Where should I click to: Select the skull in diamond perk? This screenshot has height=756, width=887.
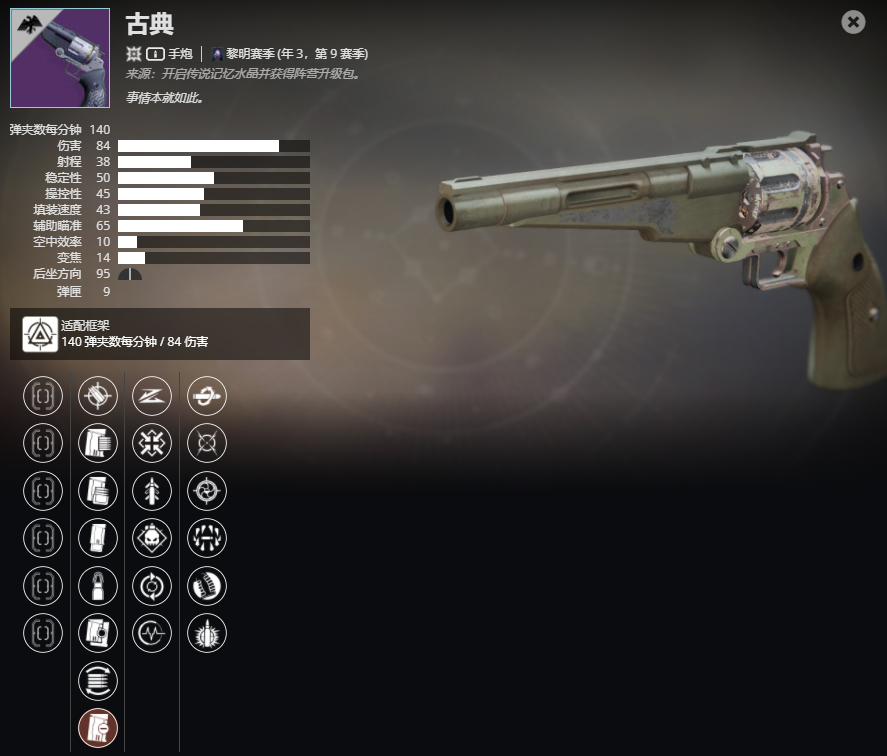pyautogui.click(x=152, y=538)
